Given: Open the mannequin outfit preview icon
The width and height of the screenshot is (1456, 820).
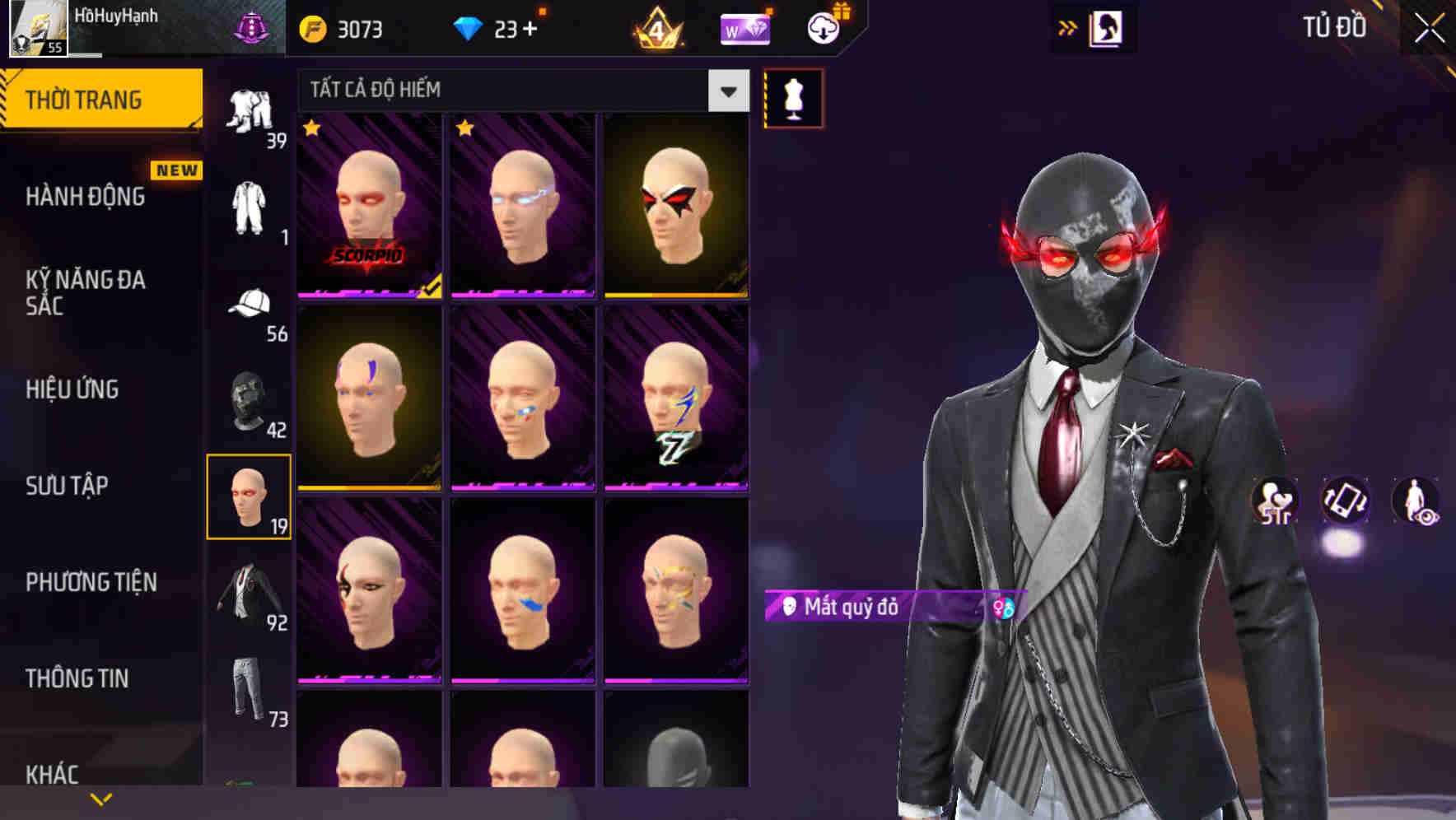Looking at the screenshot, I should pyautogui.click(x=792, y=99).
